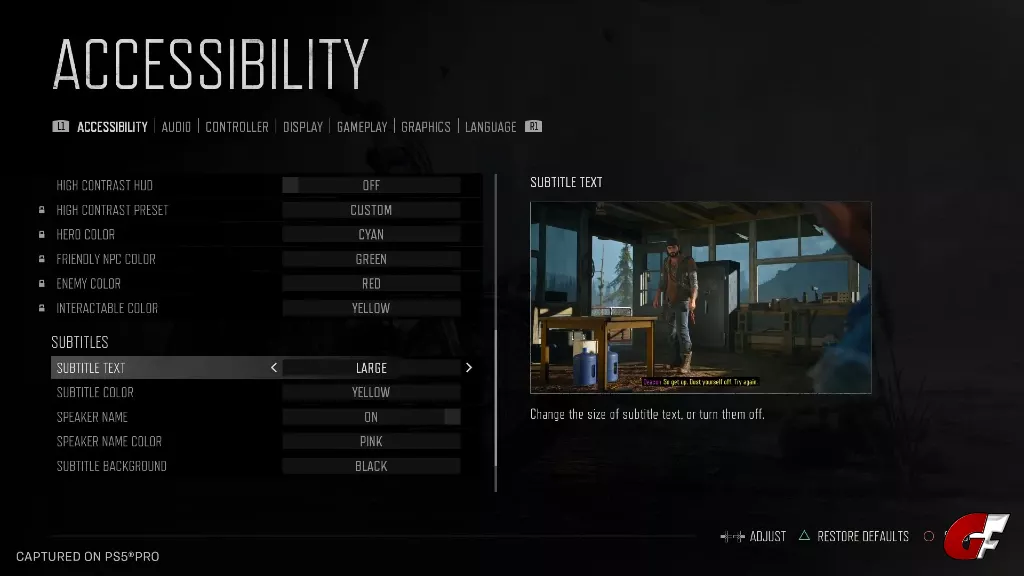The width and height of the screenshot is (1024, 576).
Task: Choose the Hero Color option
Action: click(371, 235)
